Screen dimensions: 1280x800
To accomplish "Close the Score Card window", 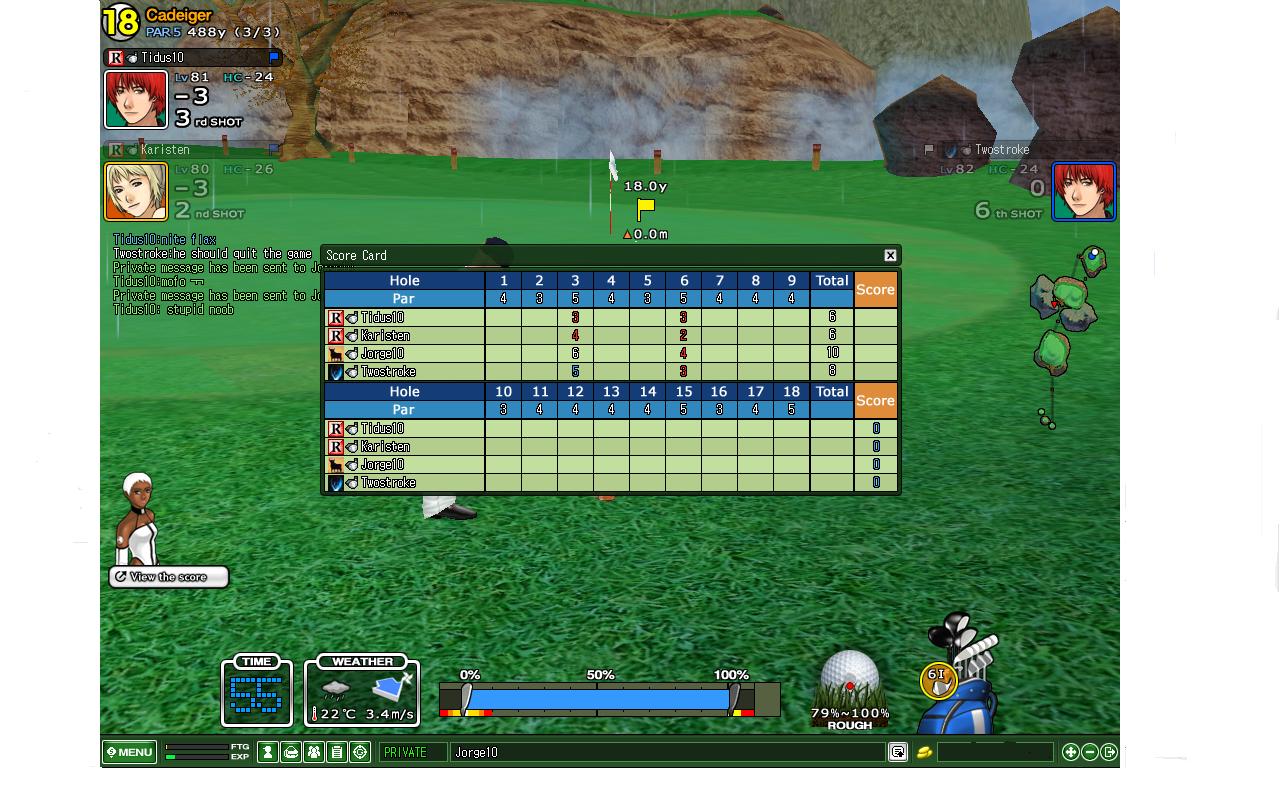I will (890, 255).
